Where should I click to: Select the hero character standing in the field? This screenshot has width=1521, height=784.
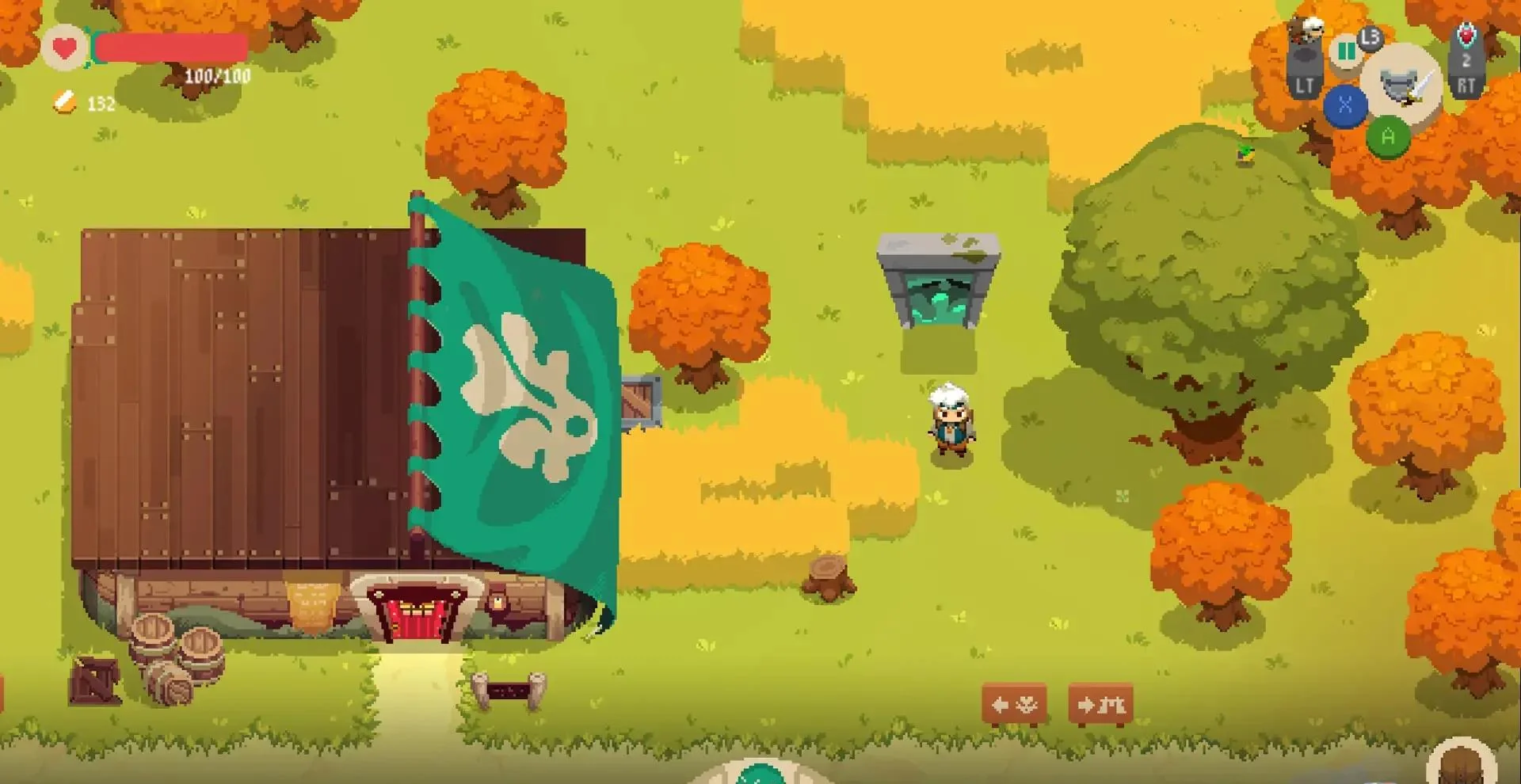(x=951, y=424)
